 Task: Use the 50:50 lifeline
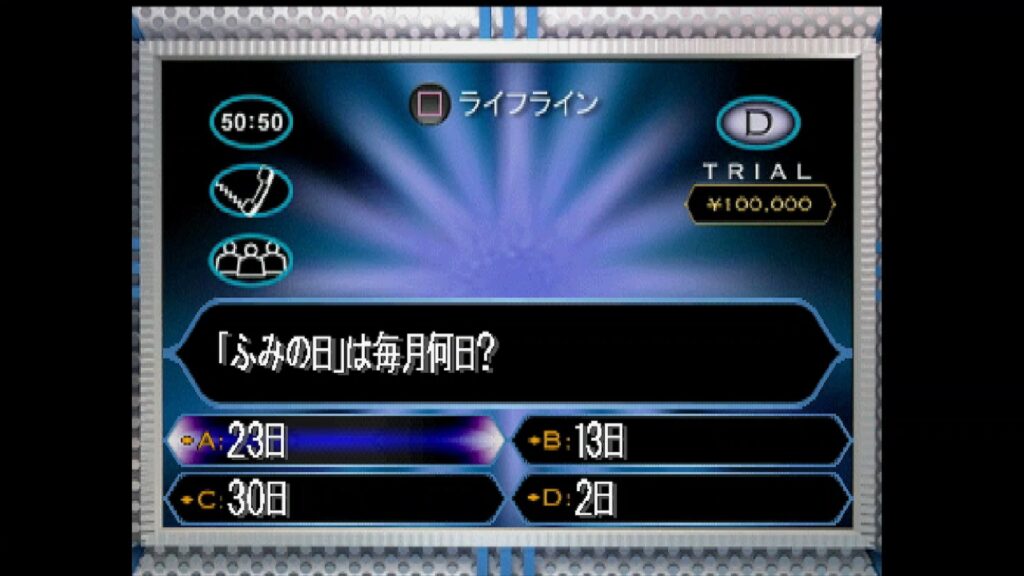coord(251,123)
